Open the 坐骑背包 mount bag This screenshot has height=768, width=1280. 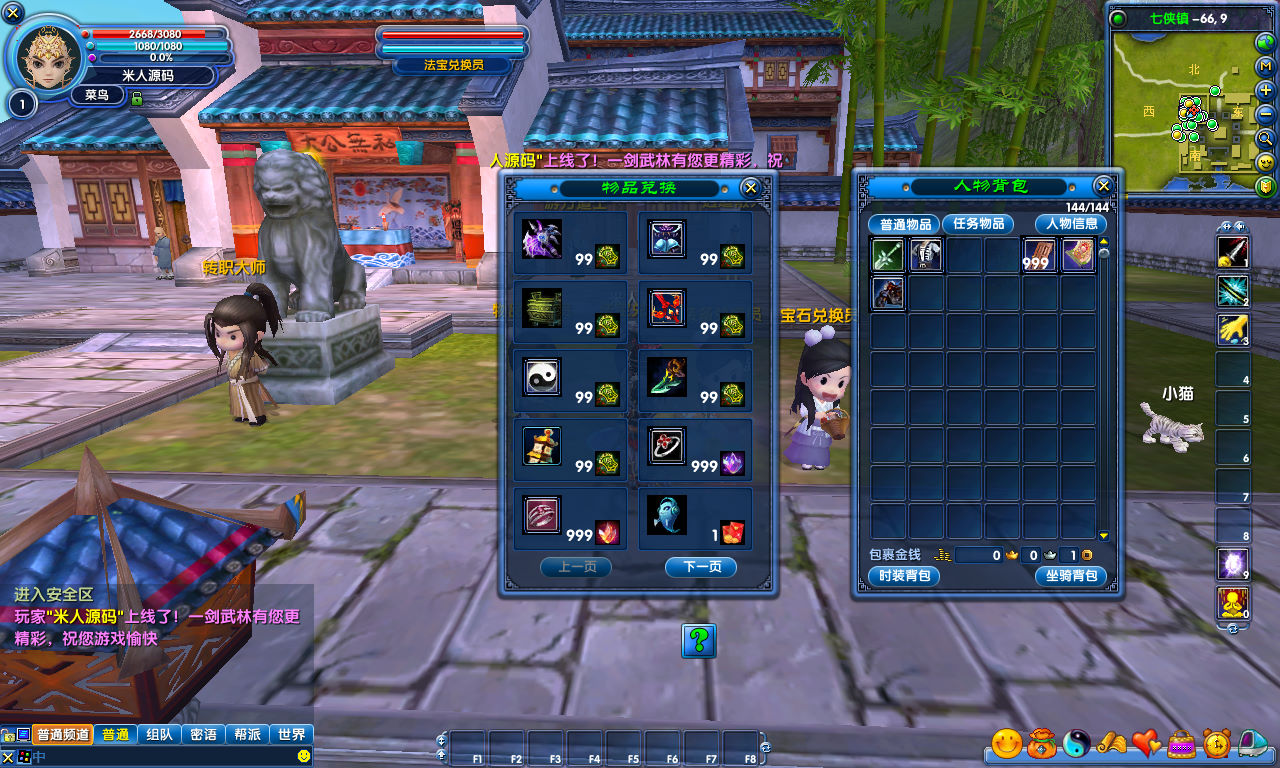pos(1071,576)
